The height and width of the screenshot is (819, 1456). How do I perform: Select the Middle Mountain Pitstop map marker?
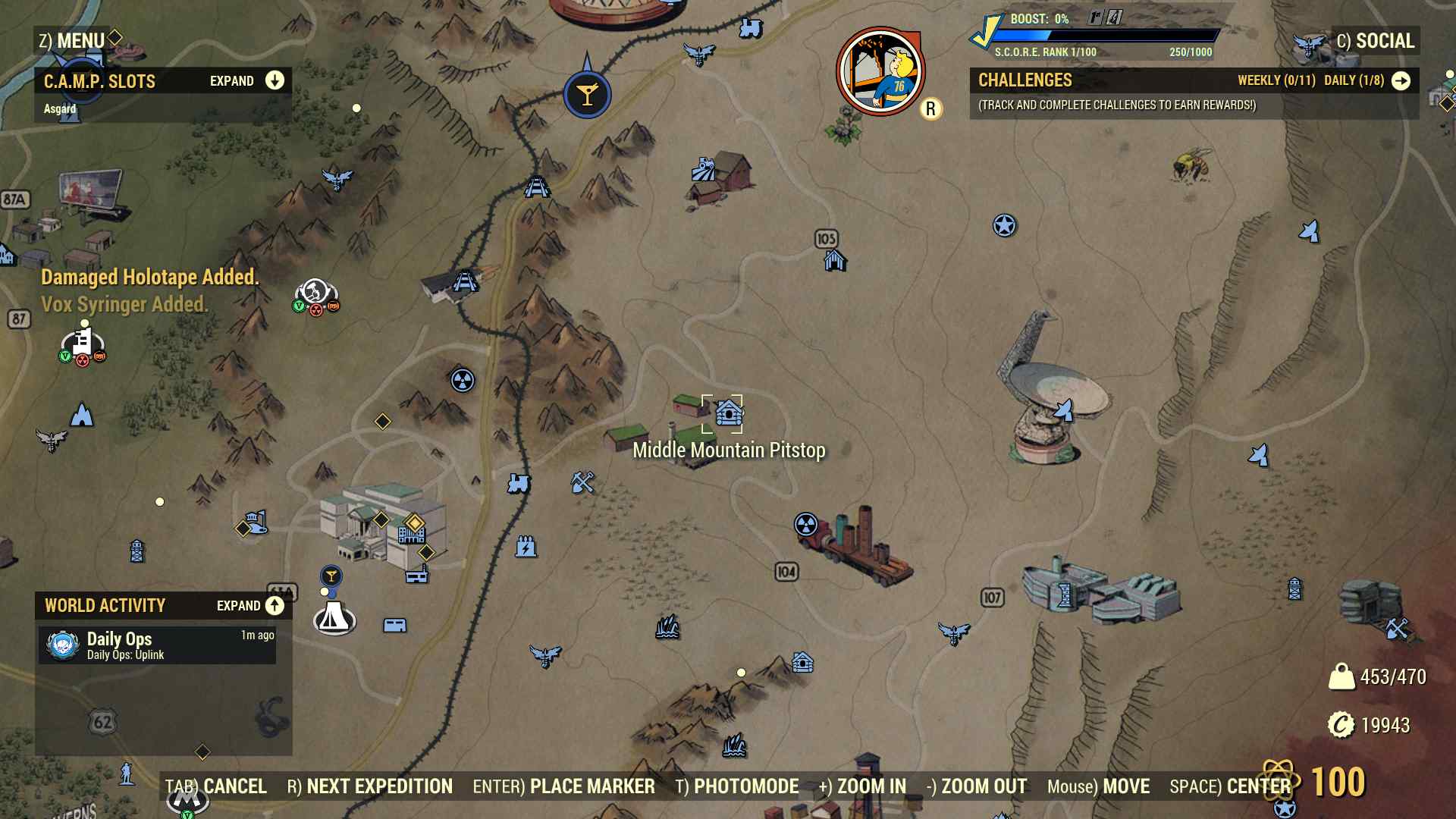(x=728, y=412)
